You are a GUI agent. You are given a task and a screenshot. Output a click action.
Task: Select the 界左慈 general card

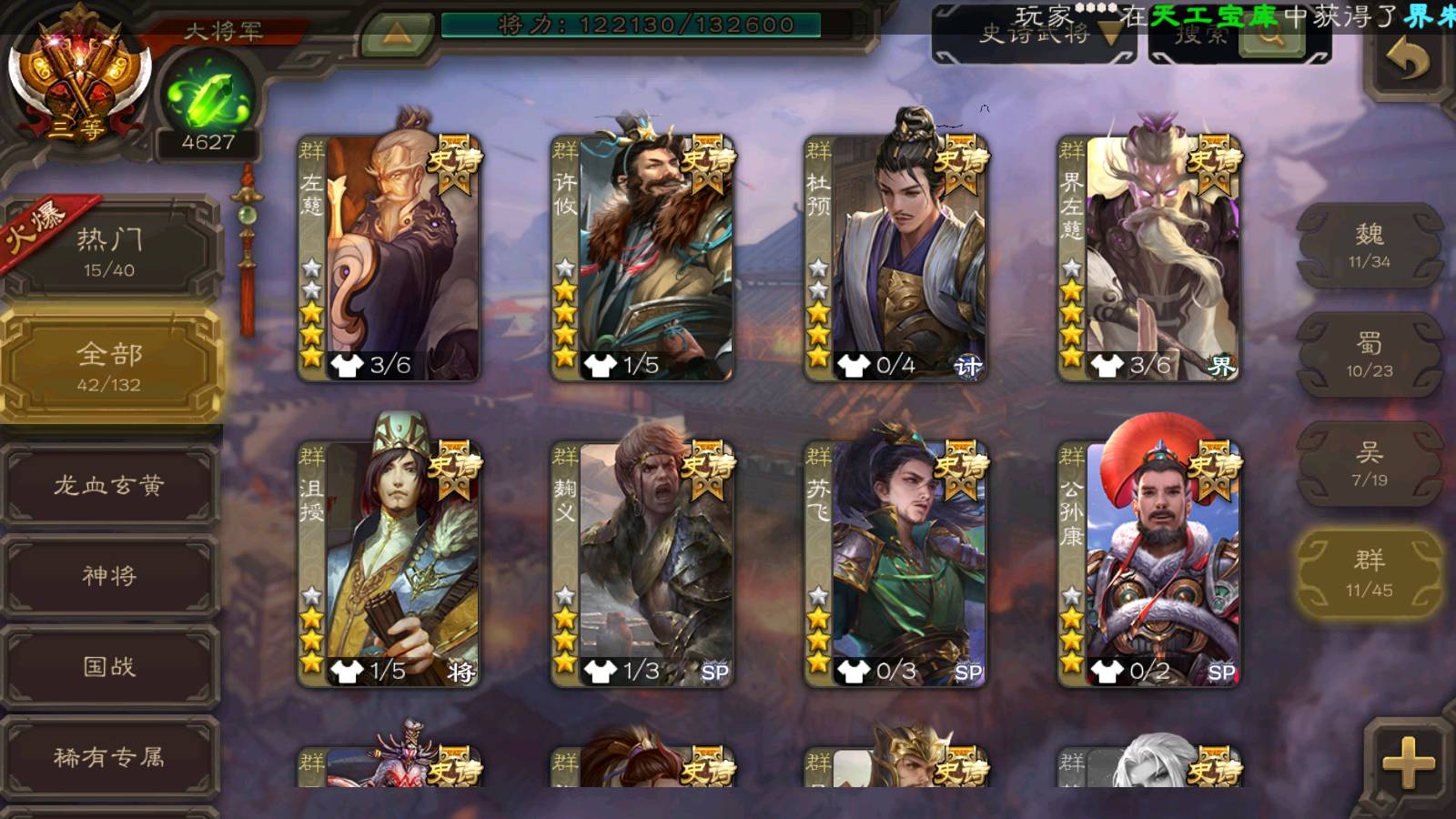1148,258
